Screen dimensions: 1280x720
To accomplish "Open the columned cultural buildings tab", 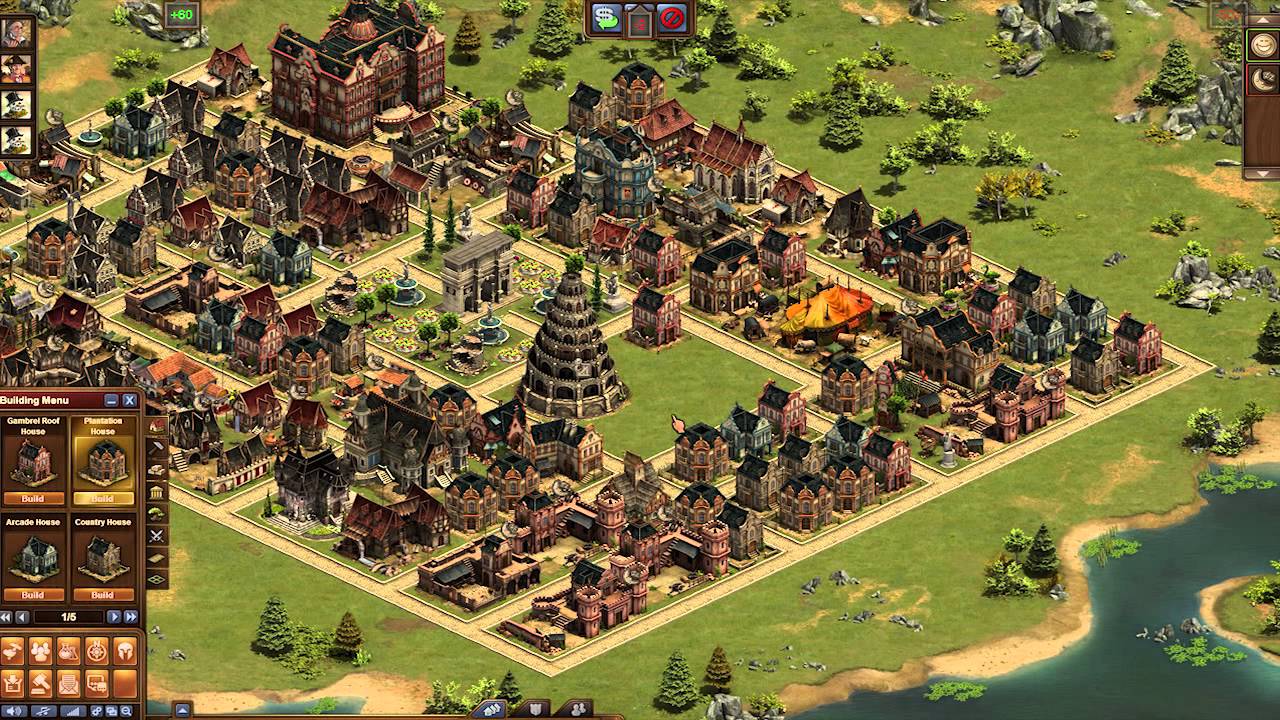I will pos(157,492).
